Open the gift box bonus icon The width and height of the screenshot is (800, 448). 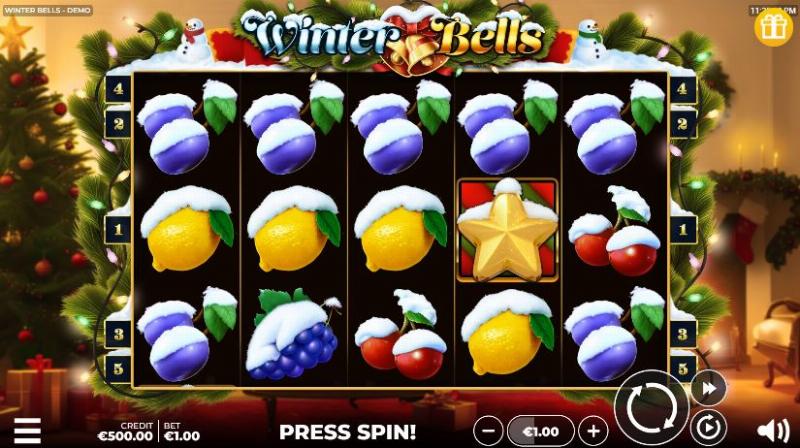pyautogui.click(x=773, y=28)
